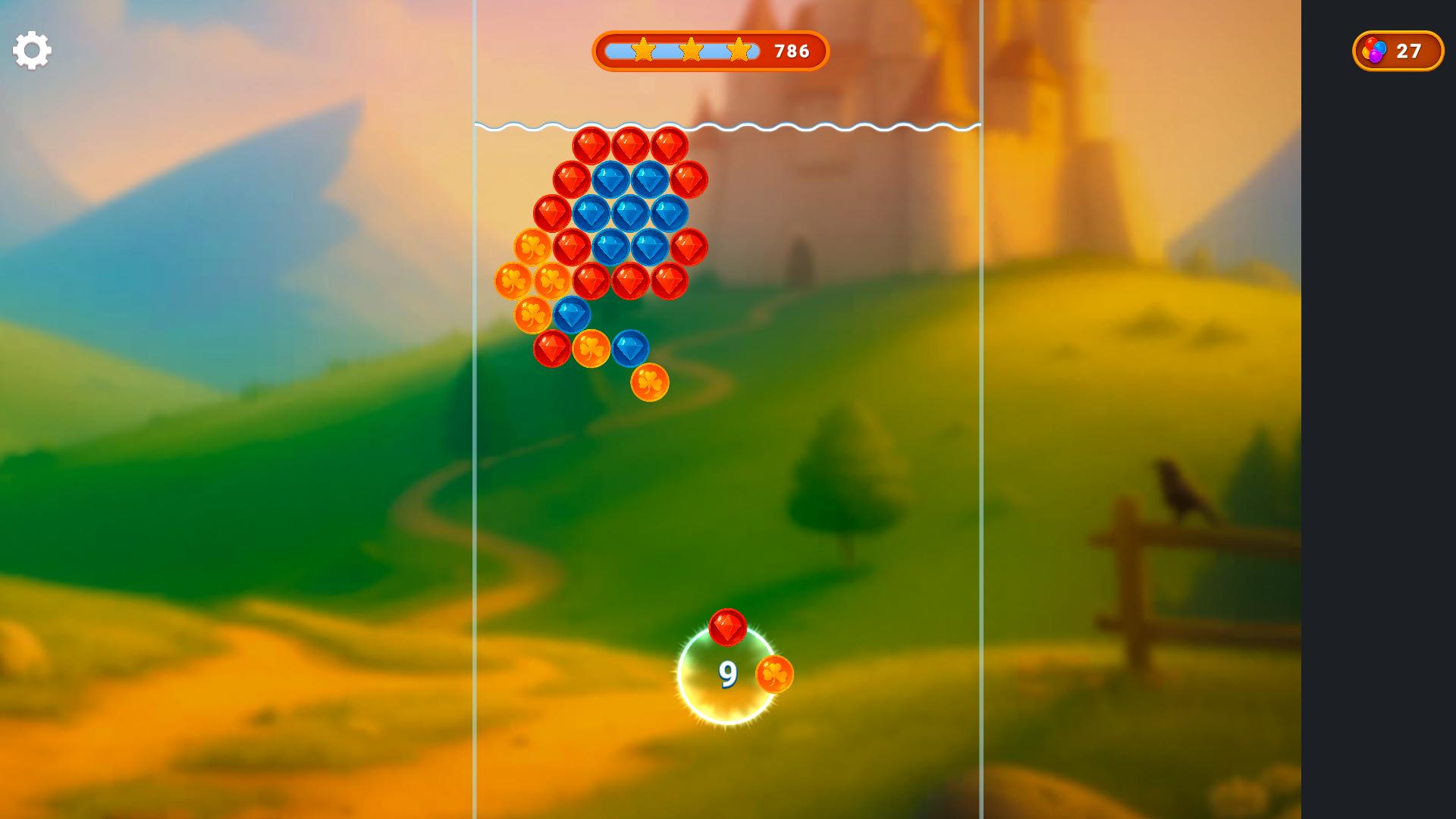Click the bottom blue gem bubble in the cluster
This screenshot has width=1456, height=819.
(x=629, y=349)
